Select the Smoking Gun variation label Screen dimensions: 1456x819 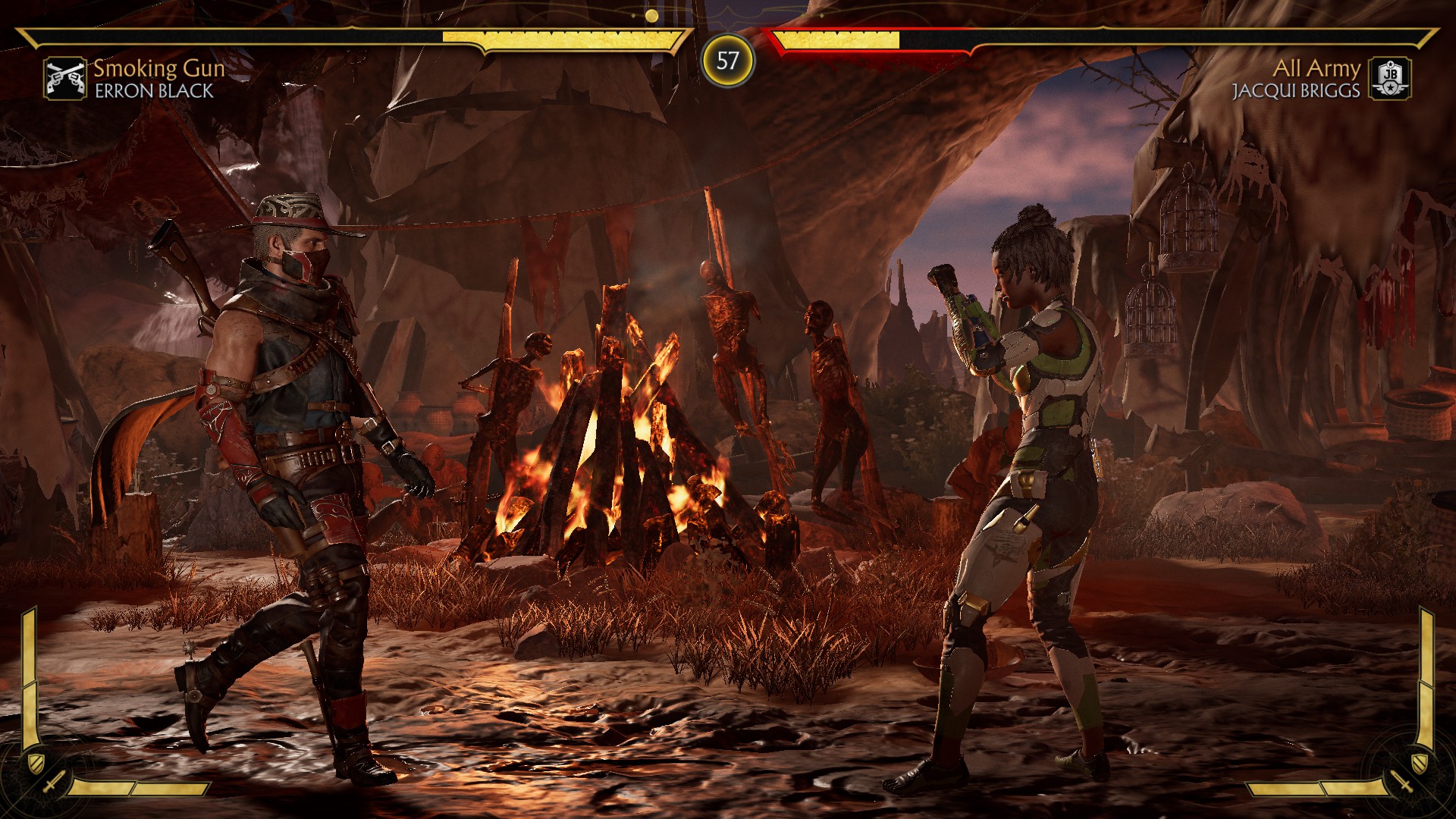(x=157, y=70)
